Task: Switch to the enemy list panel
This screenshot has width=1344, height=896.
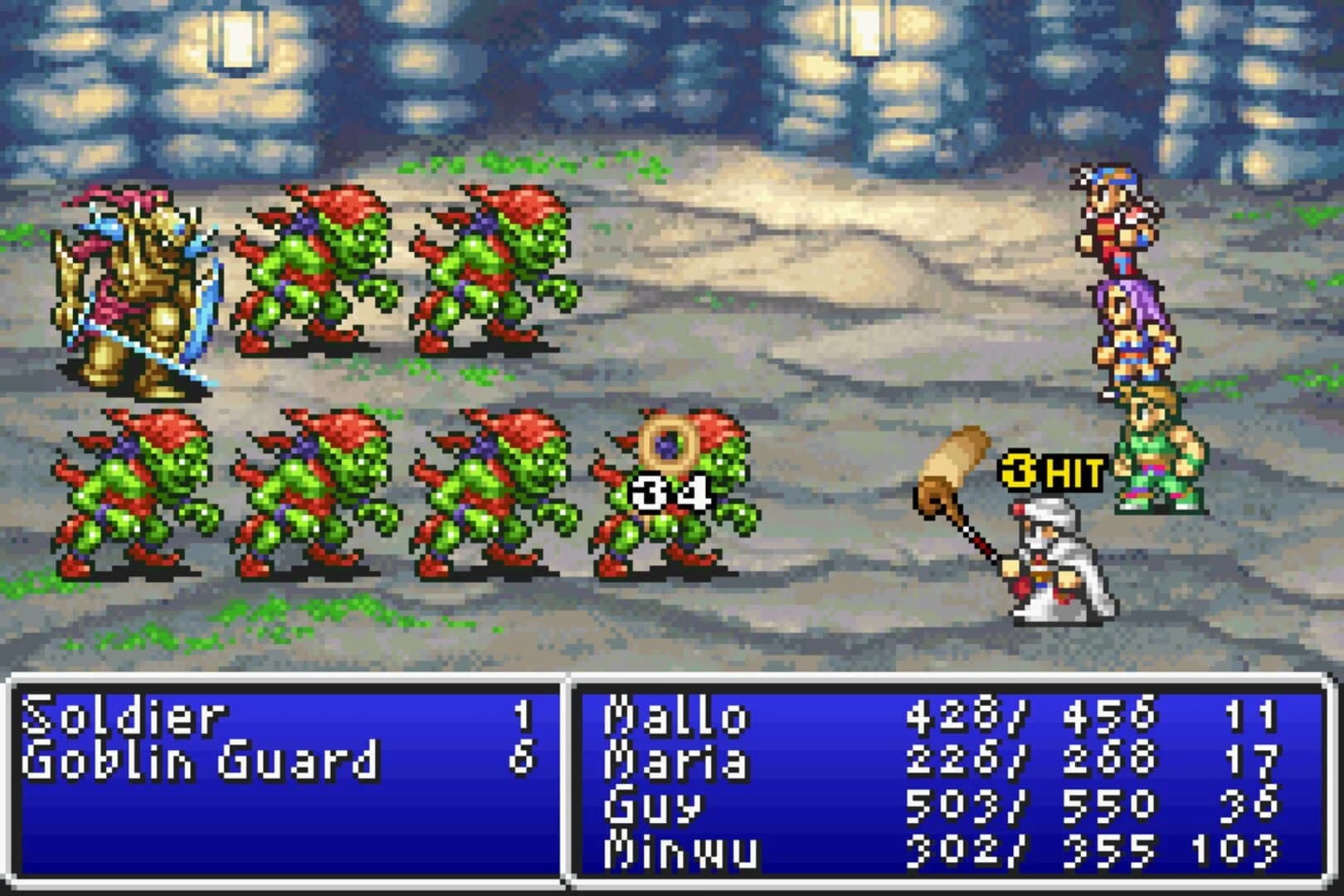Action: pos(282,784)
